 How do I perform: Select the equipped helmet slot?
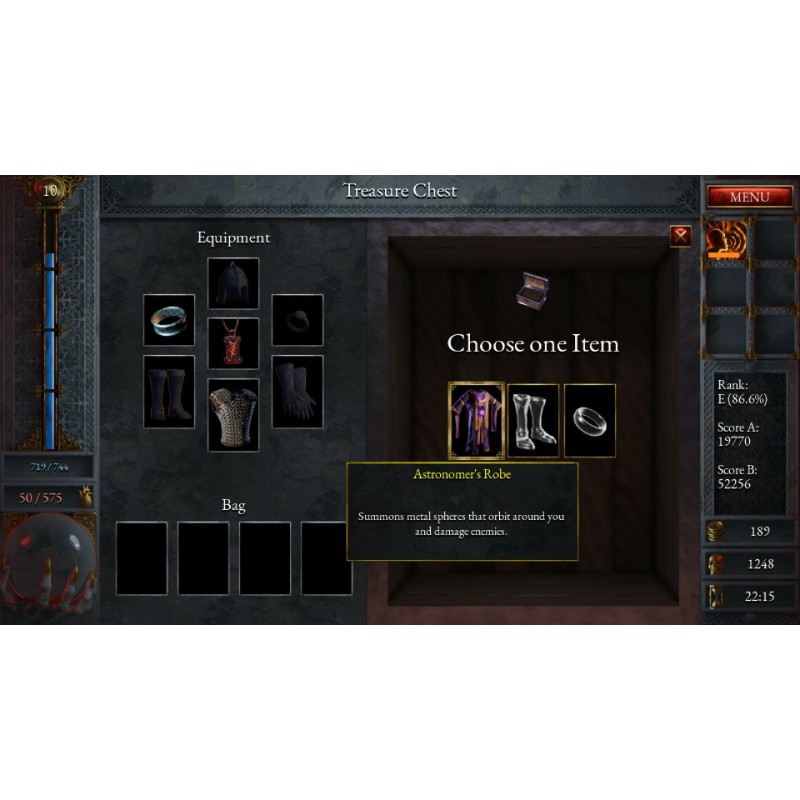(233, 283)
